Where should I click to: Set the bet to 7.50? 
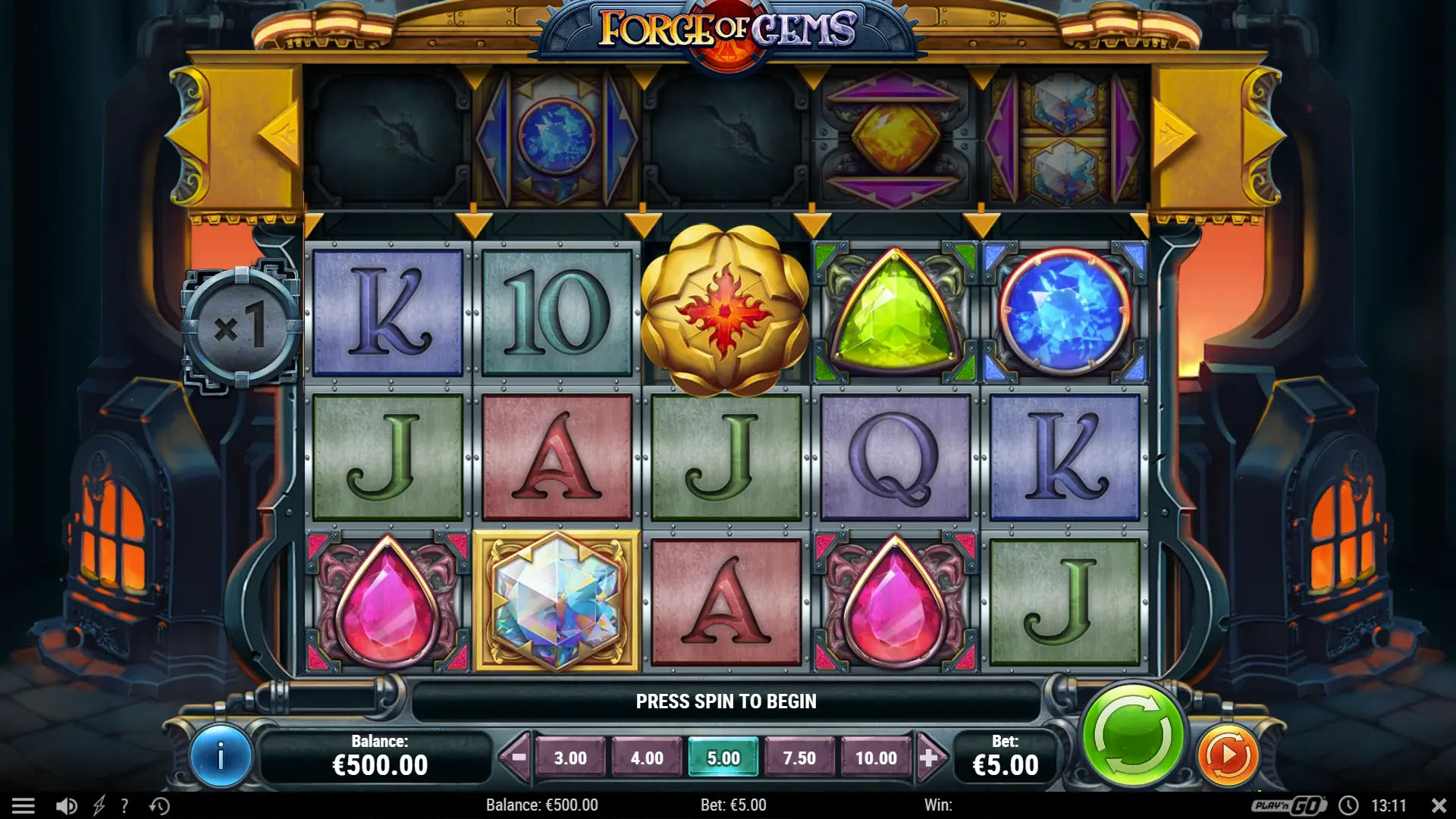(799, 758)
